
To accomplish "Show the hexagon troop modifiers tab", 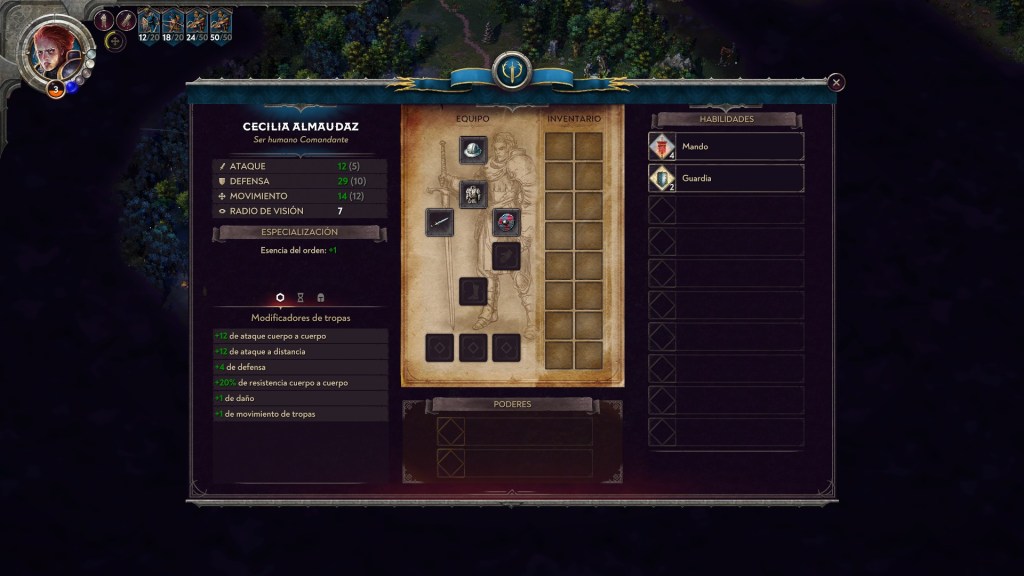I will pyautogui.click(x=280, y=298).
